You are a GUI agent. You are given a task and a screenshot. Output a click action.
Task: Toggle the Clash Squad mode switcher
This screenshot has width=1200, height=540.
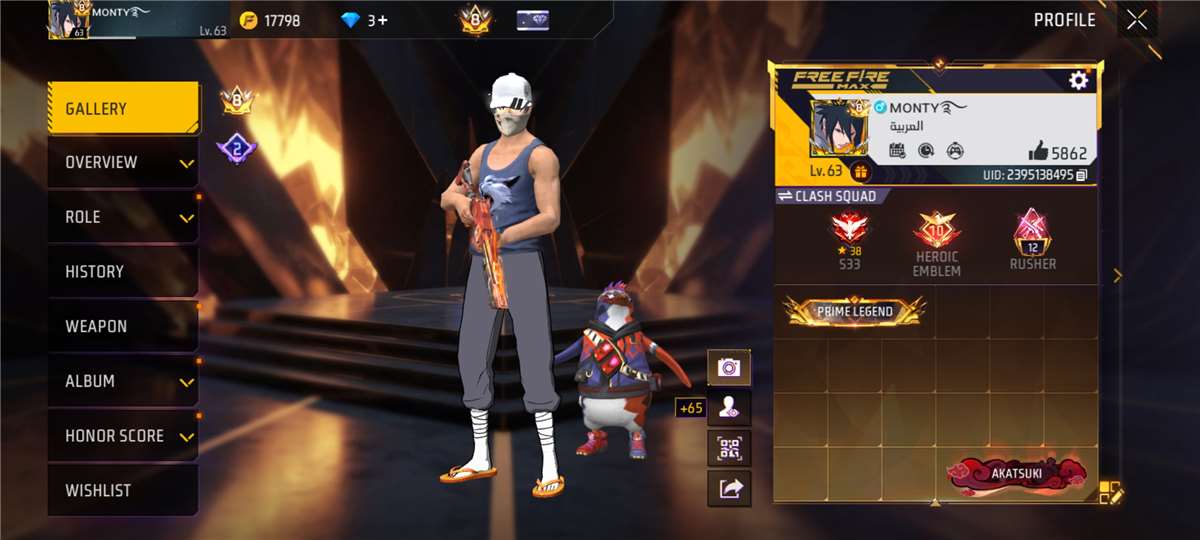828,196
